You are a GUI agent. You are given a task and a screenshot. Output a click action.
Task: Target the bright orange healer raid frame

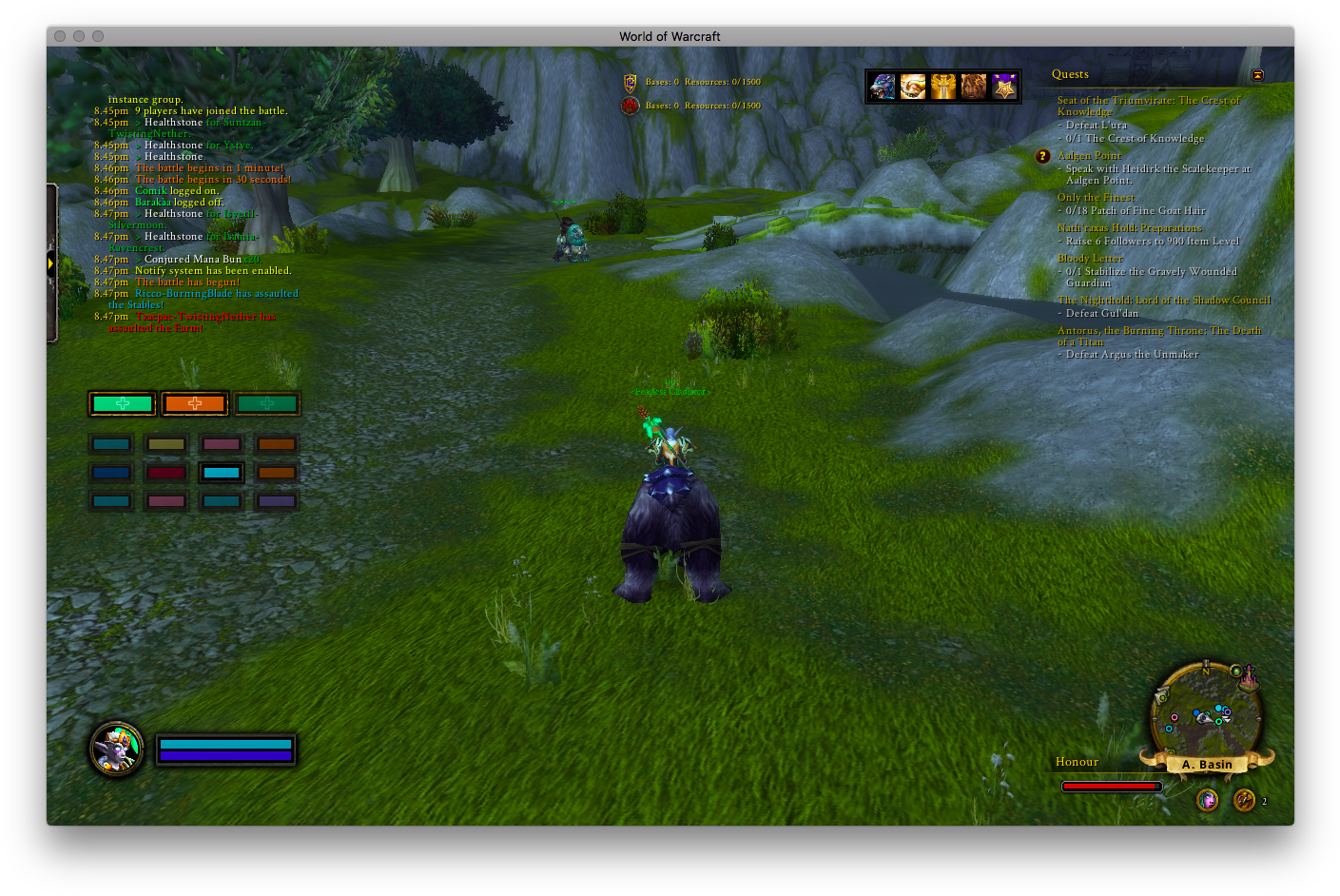tap(195, 404)
